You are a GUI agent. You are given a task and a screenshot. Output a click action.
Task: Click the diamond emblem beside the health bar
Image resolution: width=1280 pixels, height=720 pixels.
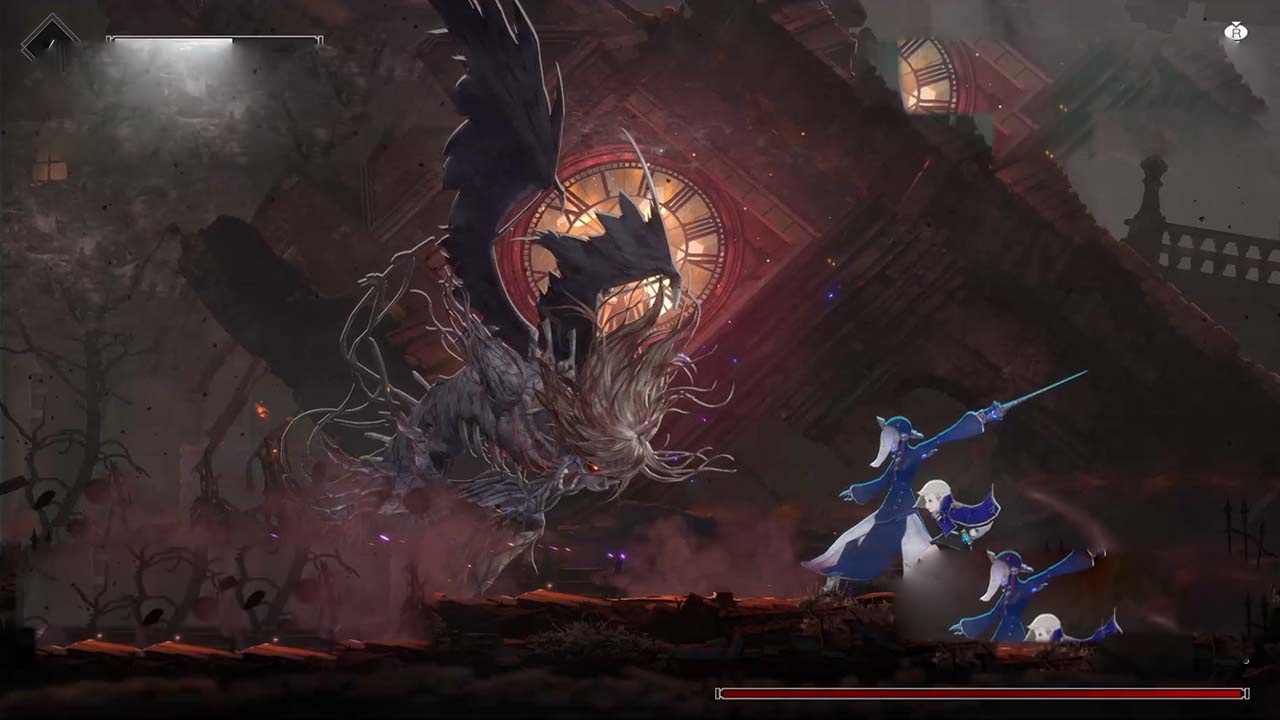tap(50, 40)
